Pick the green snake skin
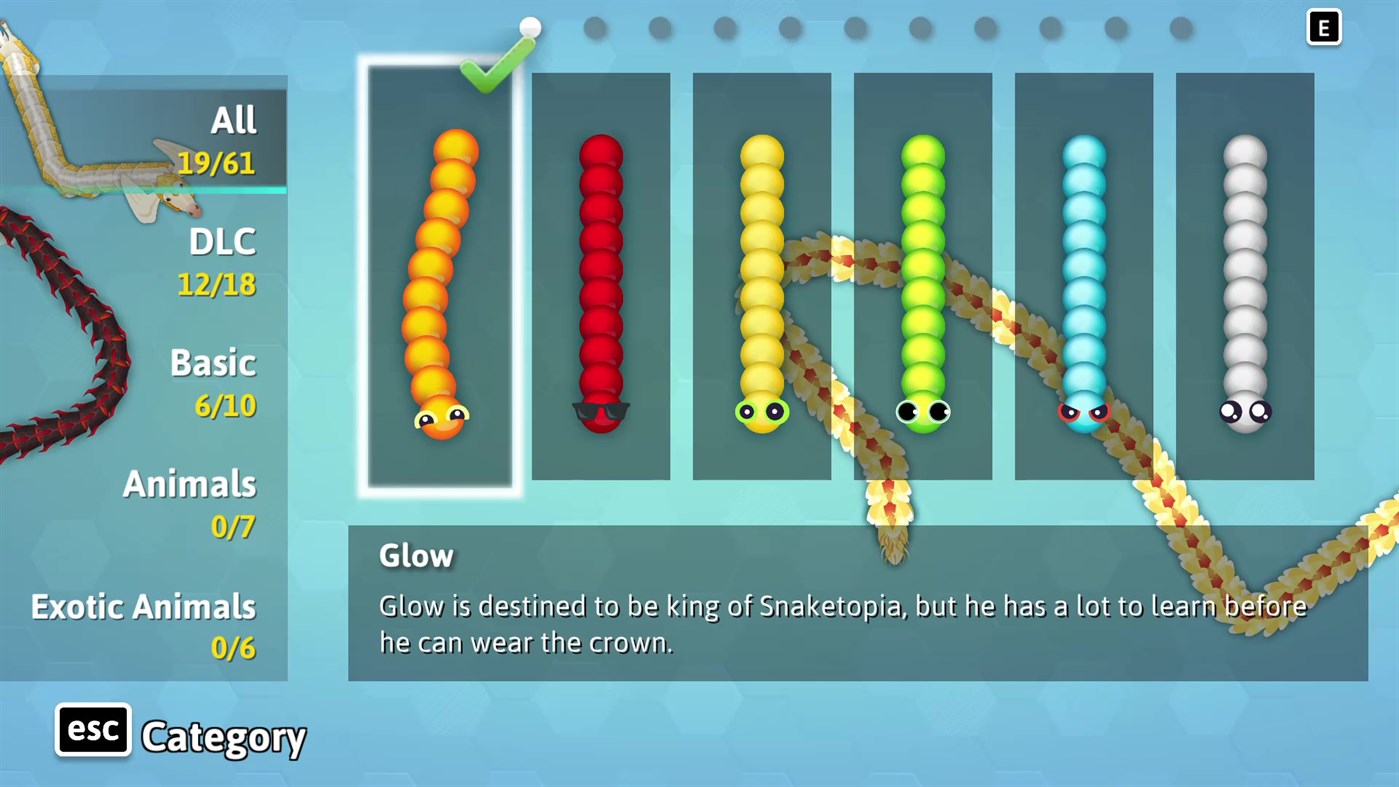Viewport: 1399px width, 787px height. 922,280
